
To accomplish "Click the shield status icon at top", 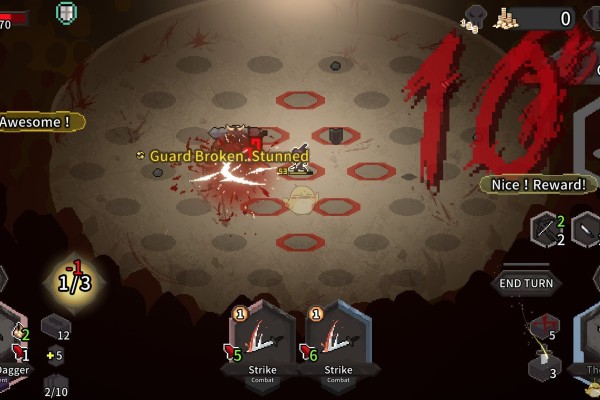I will [66, 13].
